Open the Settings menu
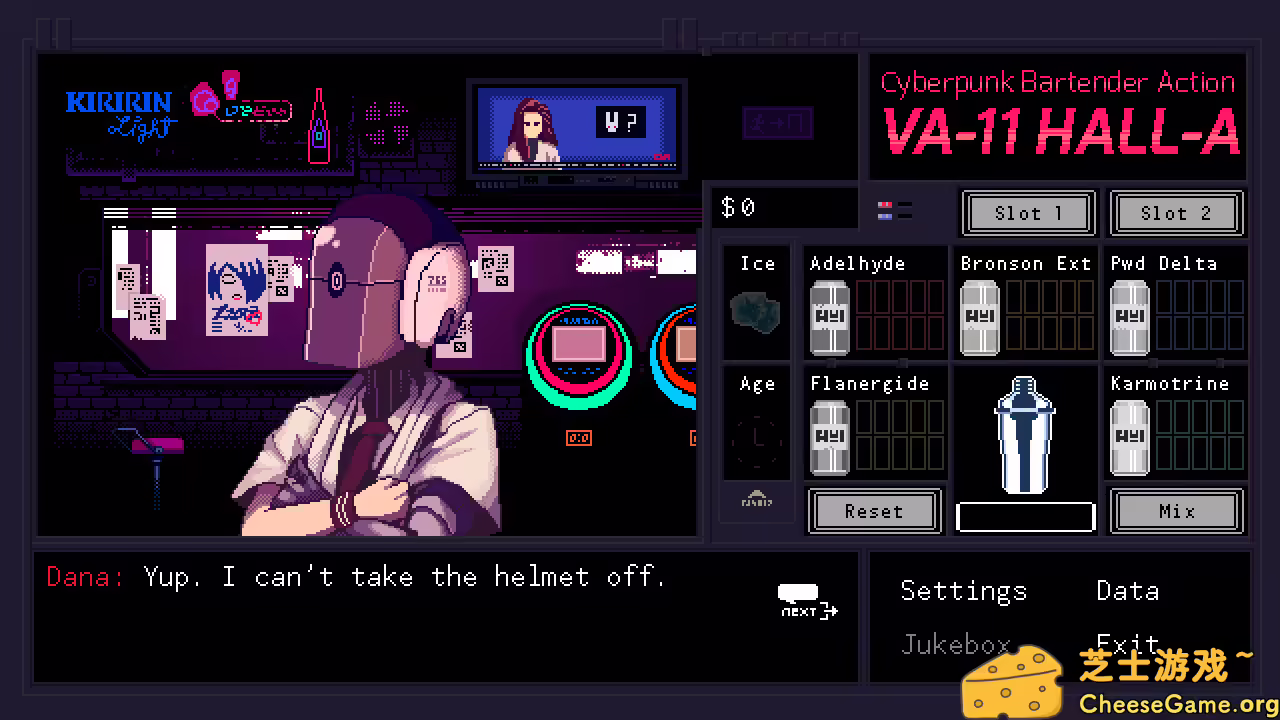Screen dimensions: 1280x720 pos(963,591)
